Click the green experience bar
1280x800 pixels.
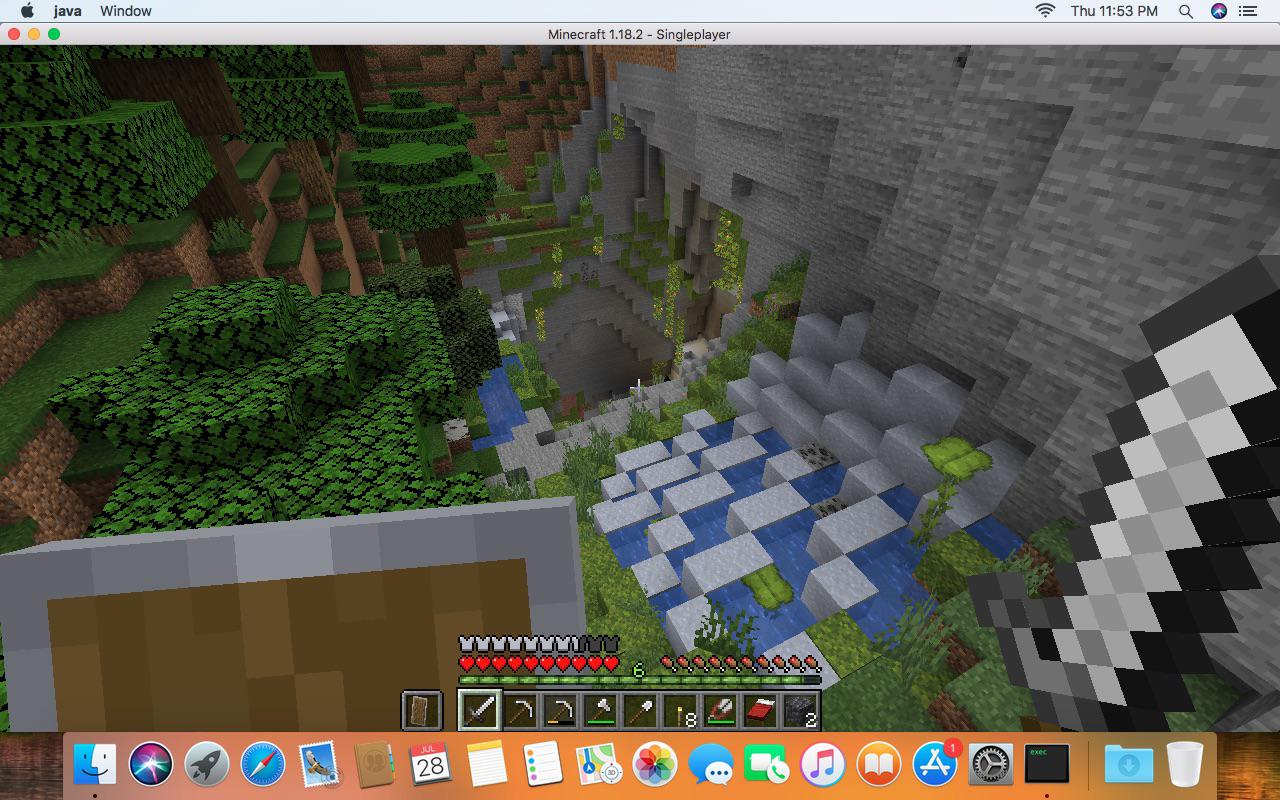640,676
